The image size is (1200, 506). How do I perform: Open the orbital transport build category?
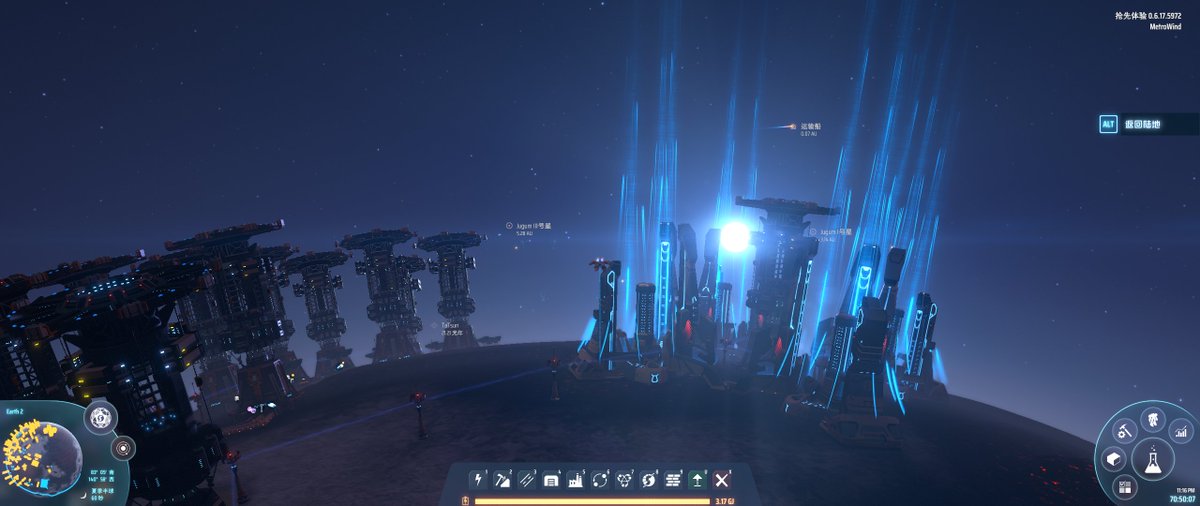(x=600, y=480)
